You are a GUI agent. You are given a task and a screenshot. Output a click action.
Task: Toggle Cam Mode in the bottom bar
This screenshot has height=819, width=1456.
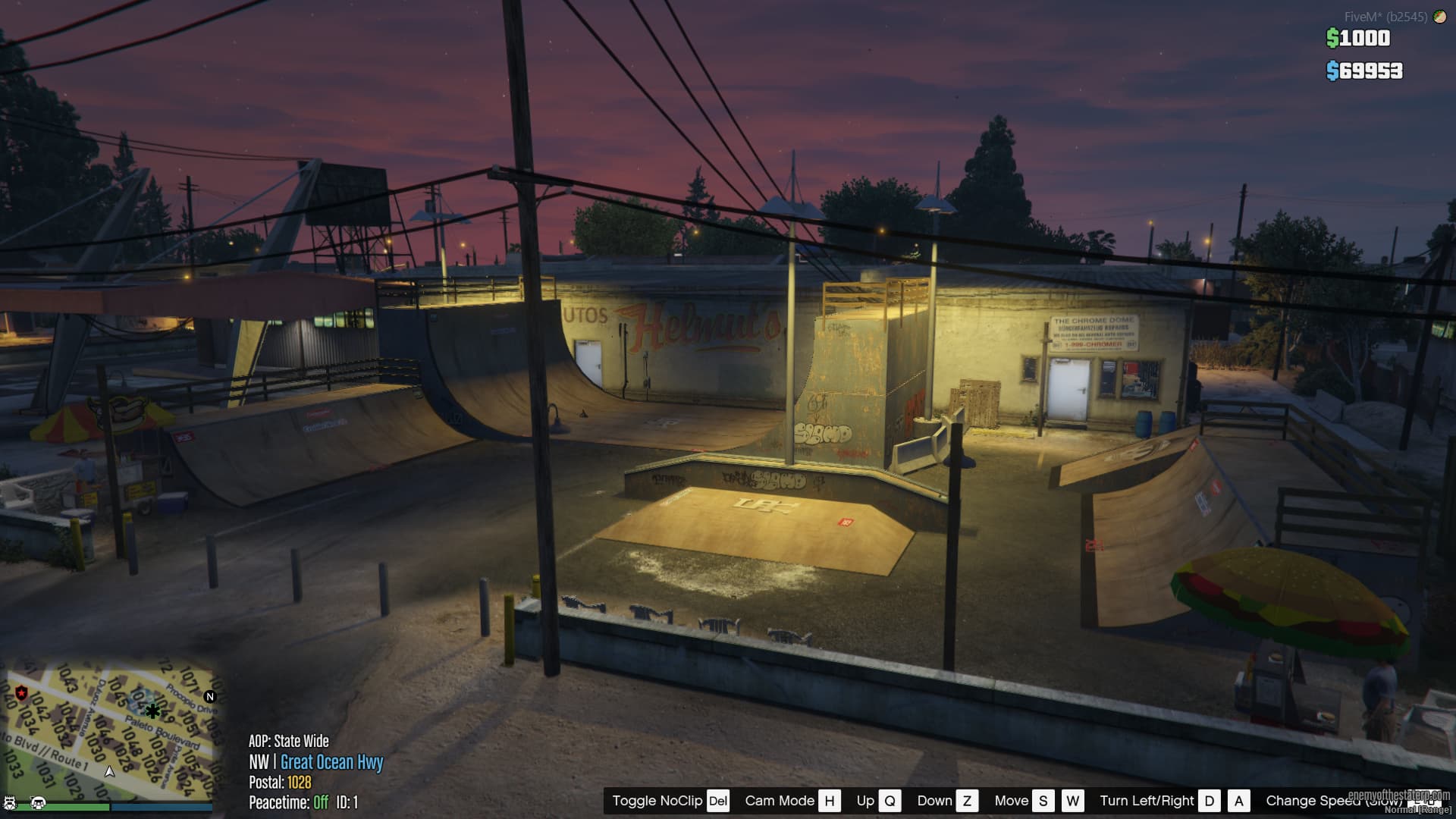pos(780,801)
